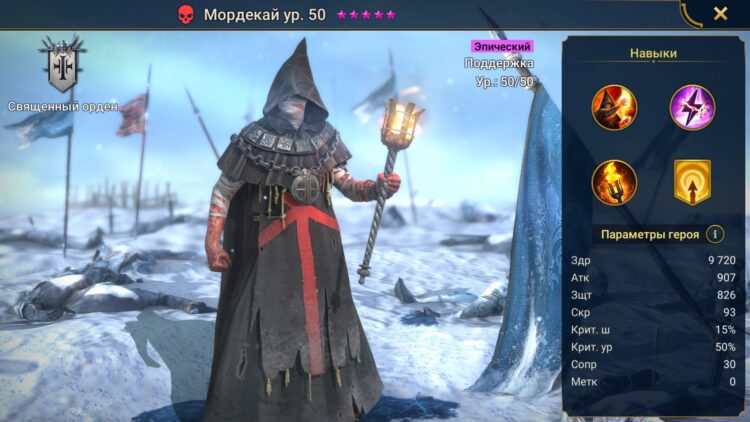Viewport: 750px width, 422px height.
Task: Select the purple lightning skill icon
Action: coord(692,107)
